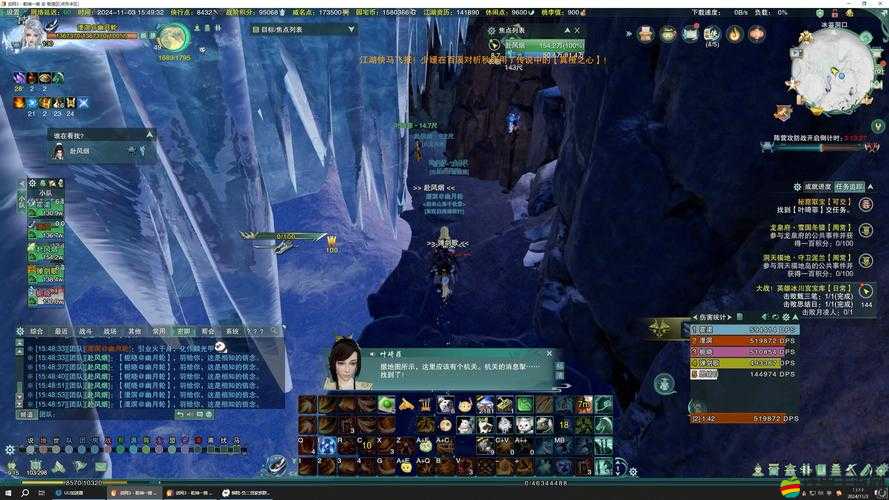Screen dimensions: 889x500
Task: Select the 帮会 chat tab
Action: [x=208, y=330]
